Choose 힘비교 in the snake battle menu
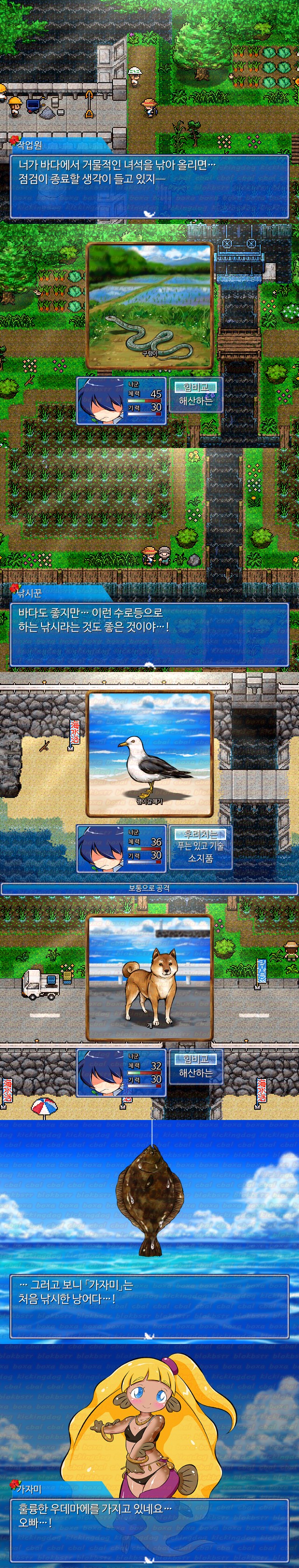Screen dimensions: 299x1568 [195, 387]
